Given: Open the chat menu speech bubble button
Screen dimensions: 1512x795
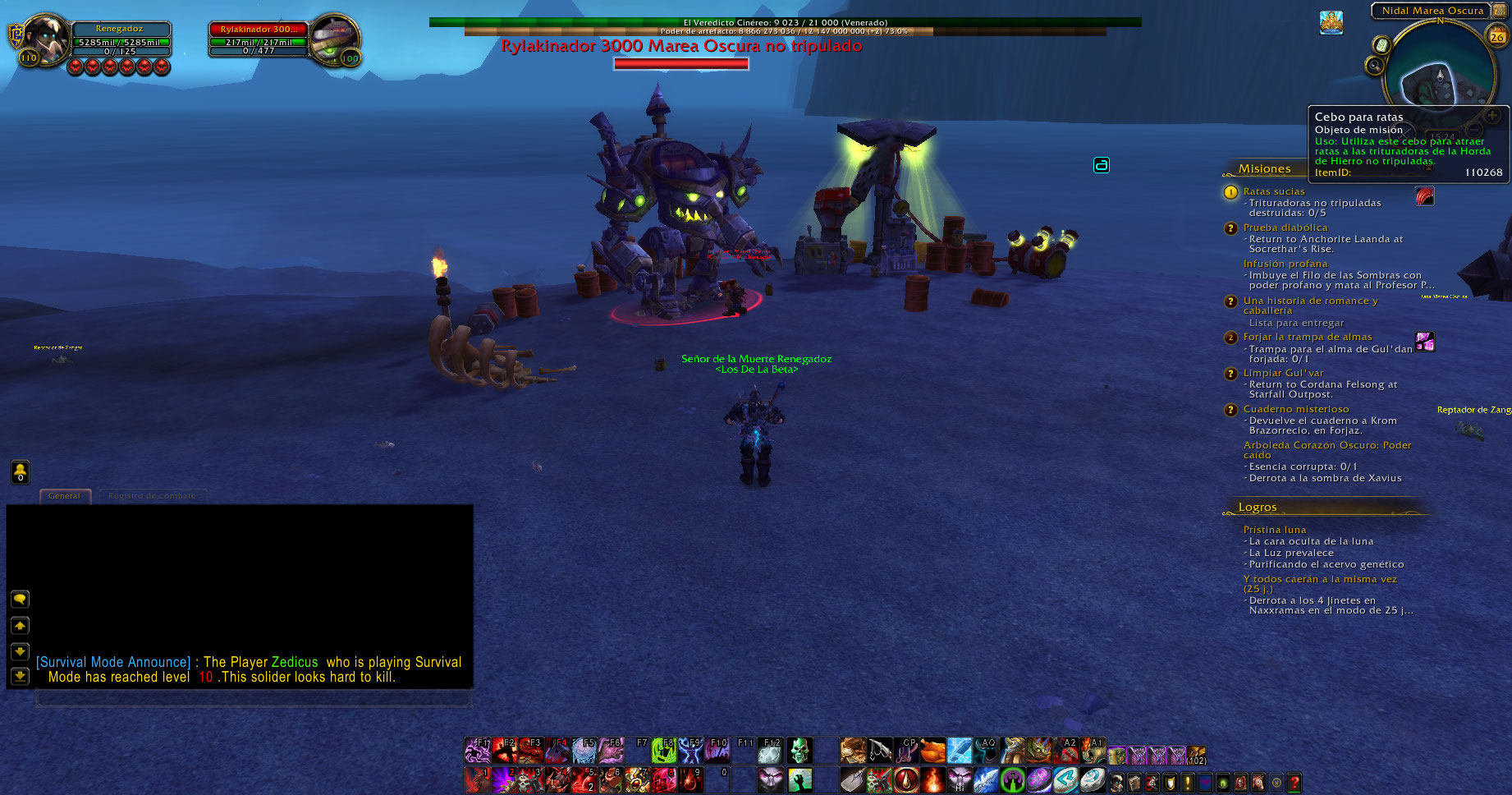Looking at the screenshot, I should (20, 600).
